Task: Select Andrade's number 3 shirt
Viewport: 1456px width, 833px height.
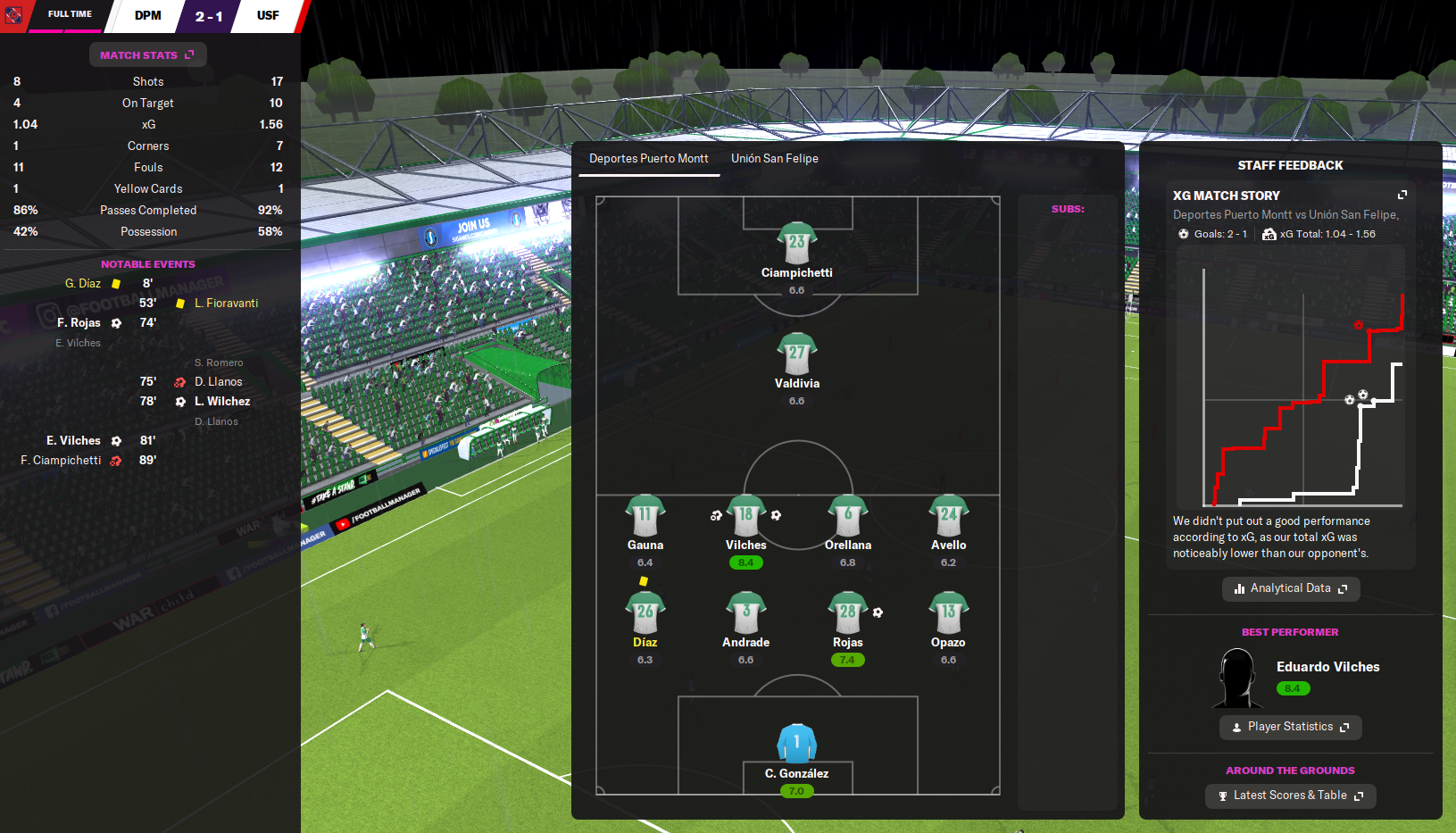Action: click(745, 612)
